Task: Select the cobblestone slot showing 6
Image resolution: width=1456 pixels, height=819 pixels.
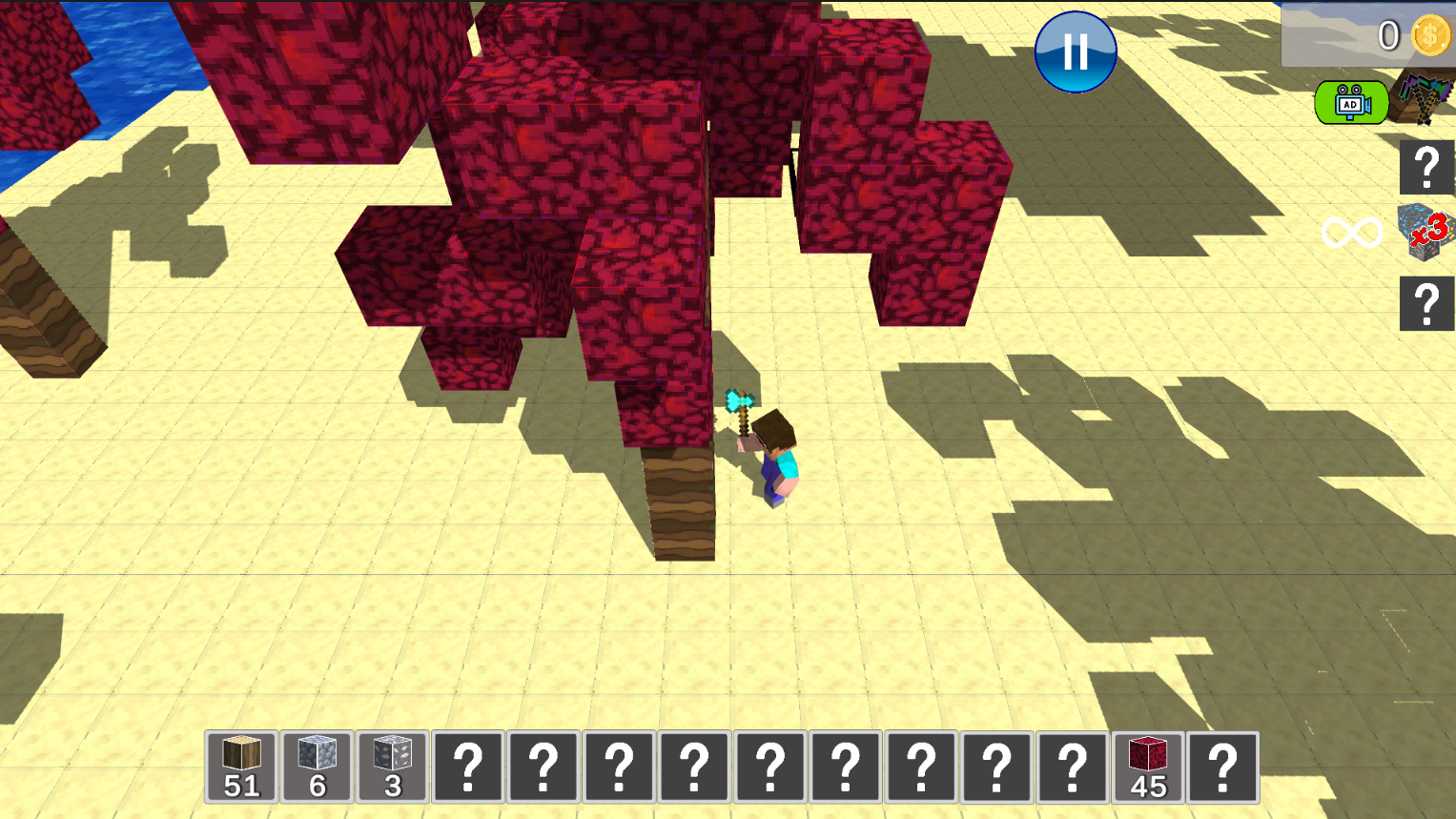Action: [316, 767]
